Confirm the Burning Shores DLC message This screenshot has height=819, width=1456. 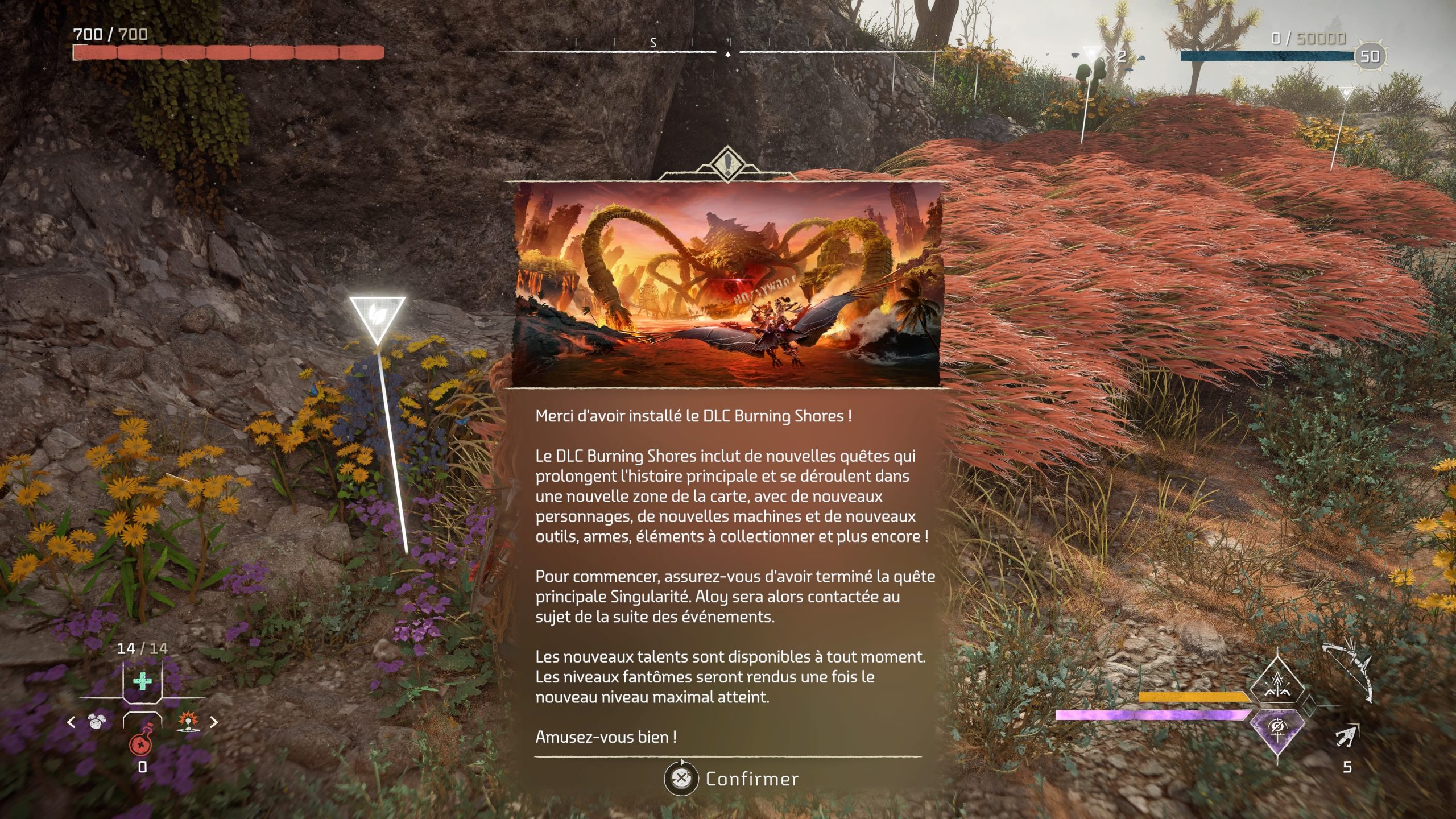732,779
